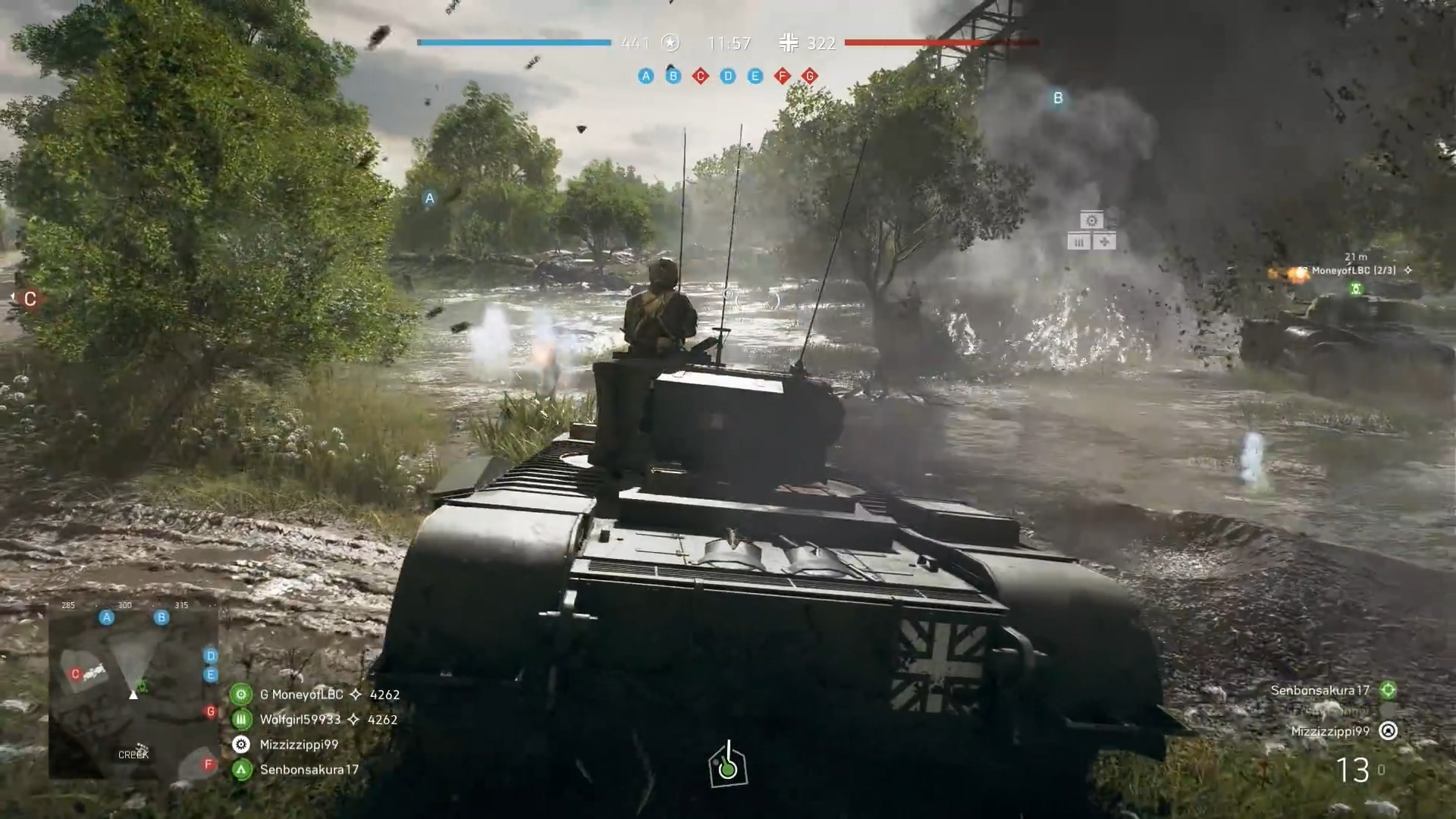Select objective C in the top flag row
This screenshot has height=819, width=1456.
pos(700,76)
